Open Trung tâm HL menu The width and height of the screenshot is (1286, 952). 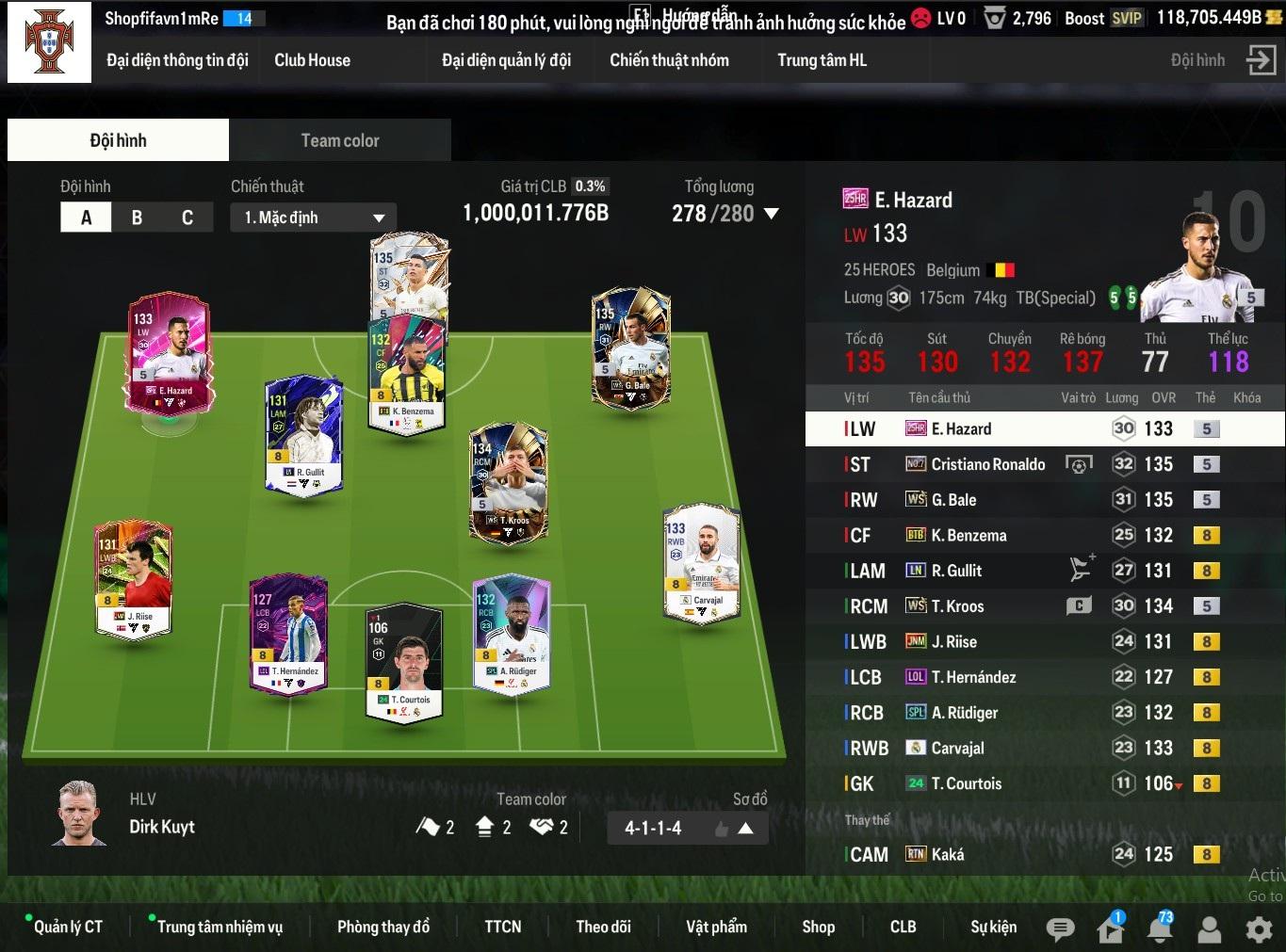tap(822, 60)
